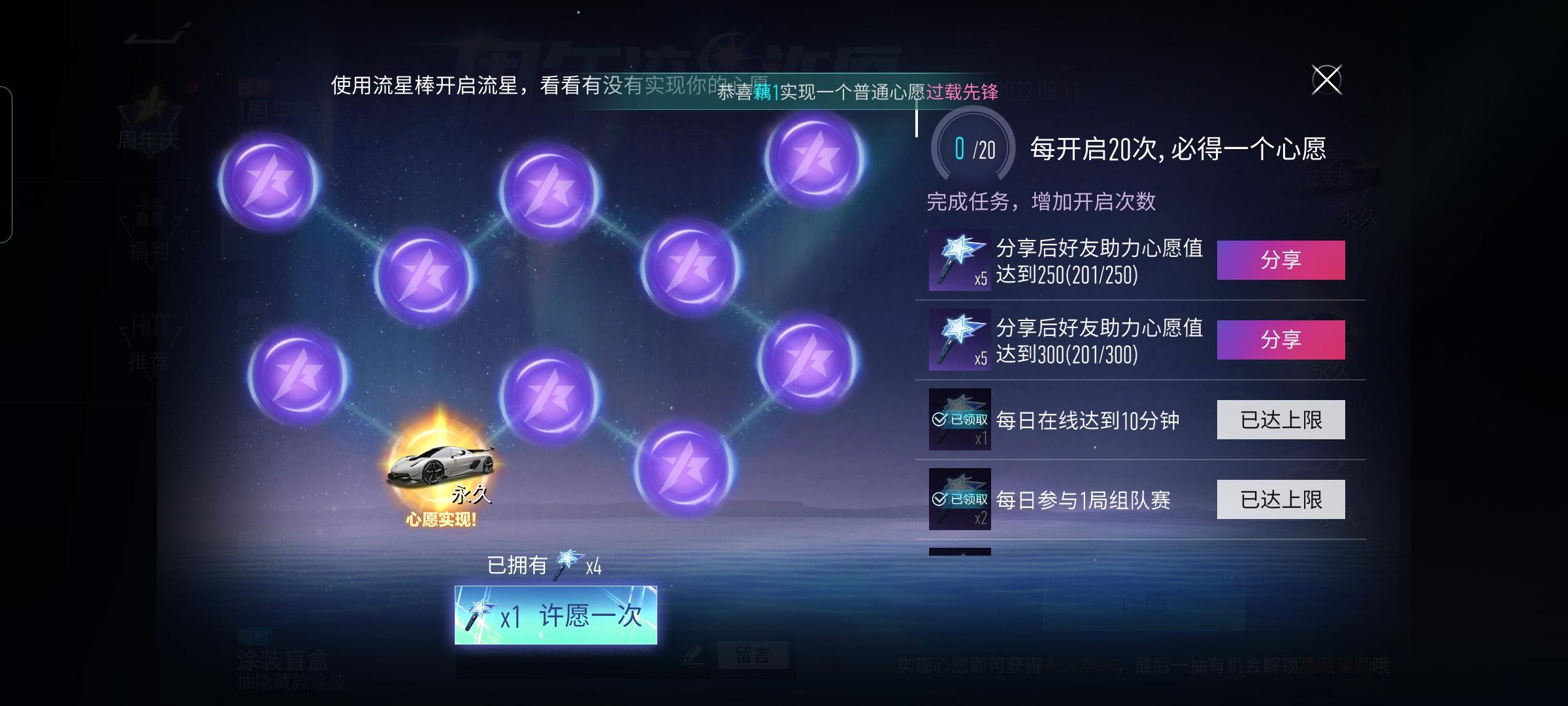Toggle the 已领取 checkmark on the team match task
The image size is (1568, 706).
point(939,499)
